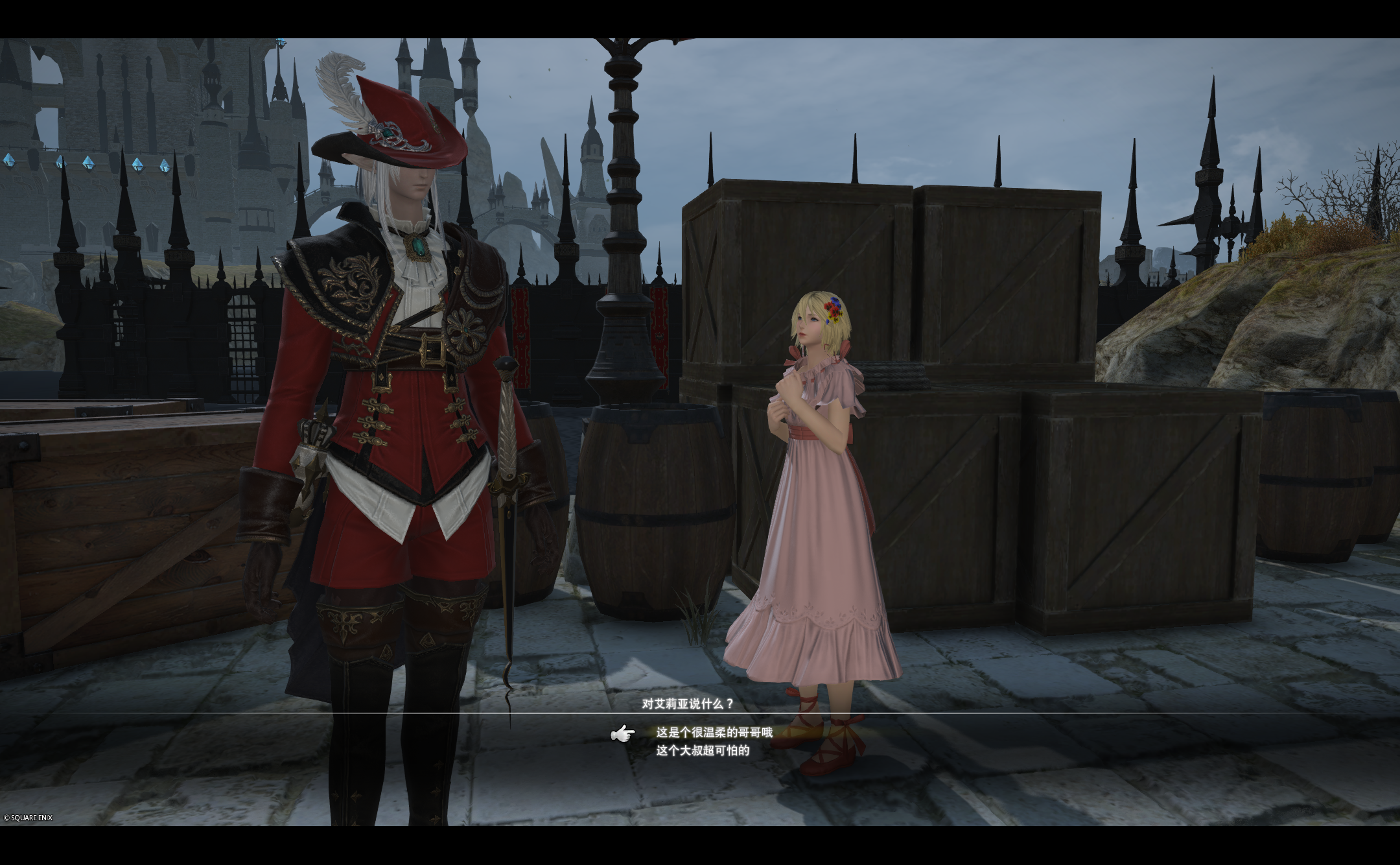Image resolution: width=1400 pixels, height=865 pixels.
Task: Select the dialogue option 这个大叔超可怕的
Action: tap(703, 751)
